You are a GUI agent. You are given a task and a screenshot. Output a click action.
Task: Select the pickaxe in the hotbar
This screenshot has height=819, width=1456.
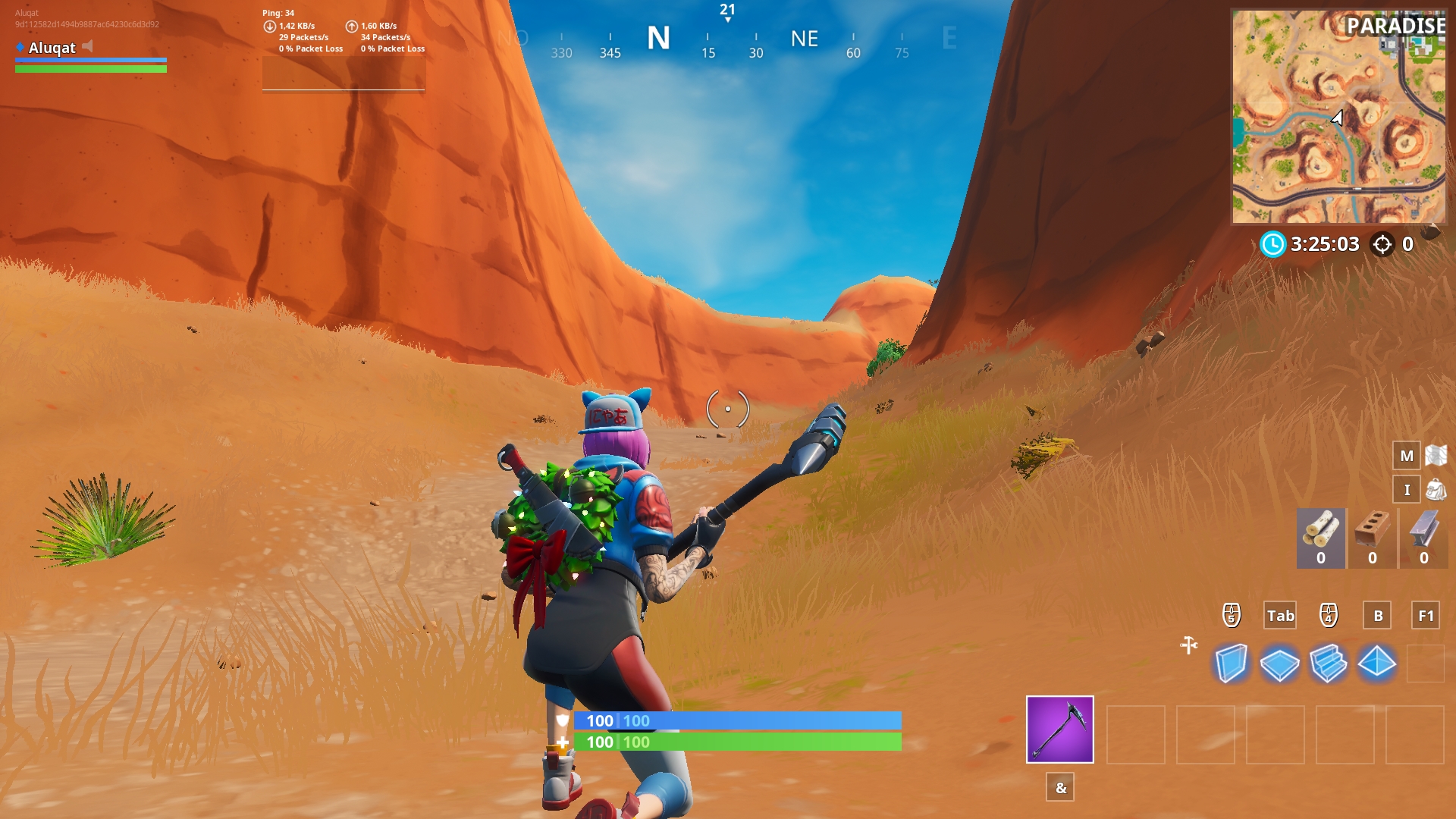tap(1059, 730)
